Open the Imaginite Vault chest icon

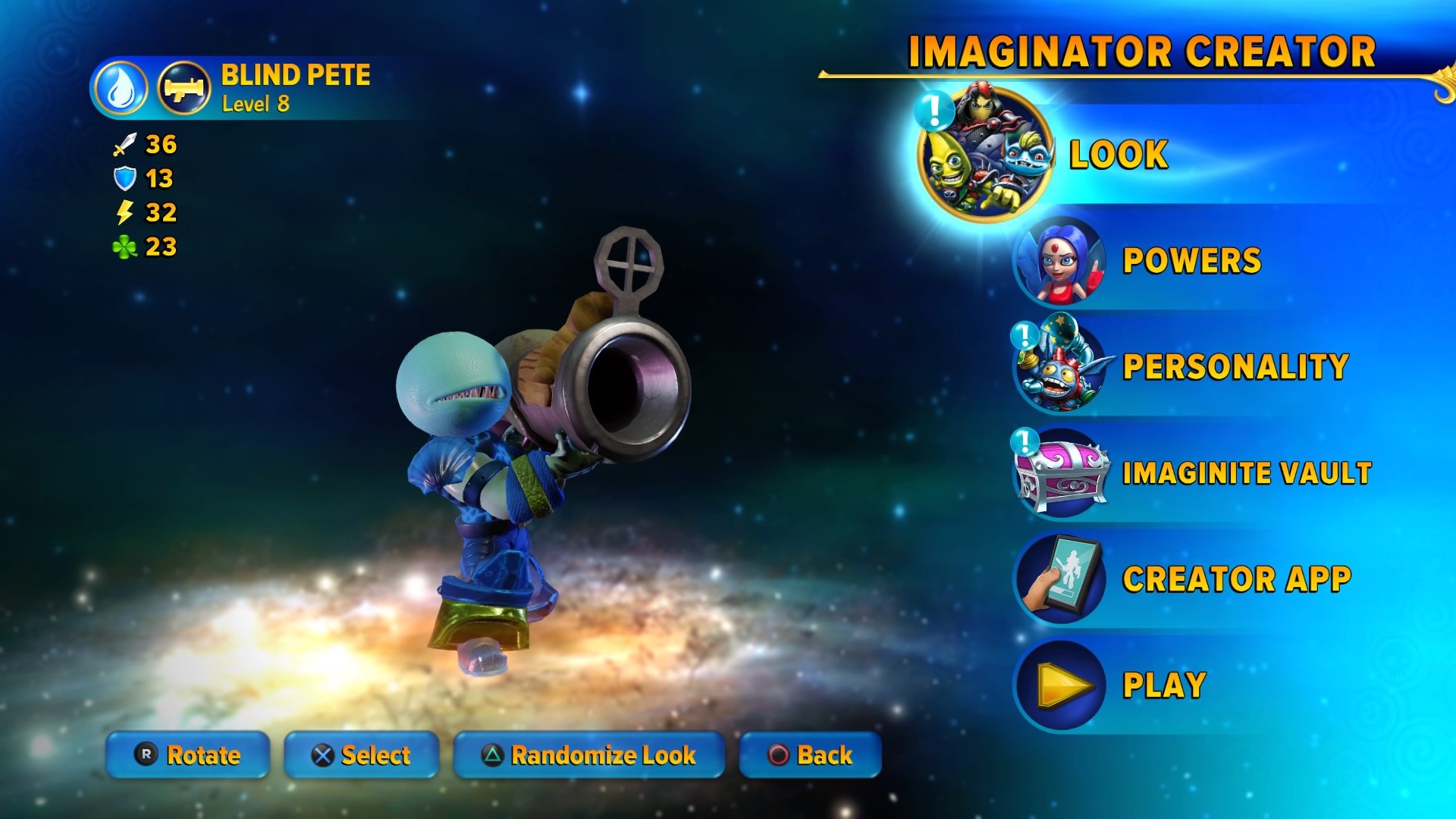point(1059,472)
